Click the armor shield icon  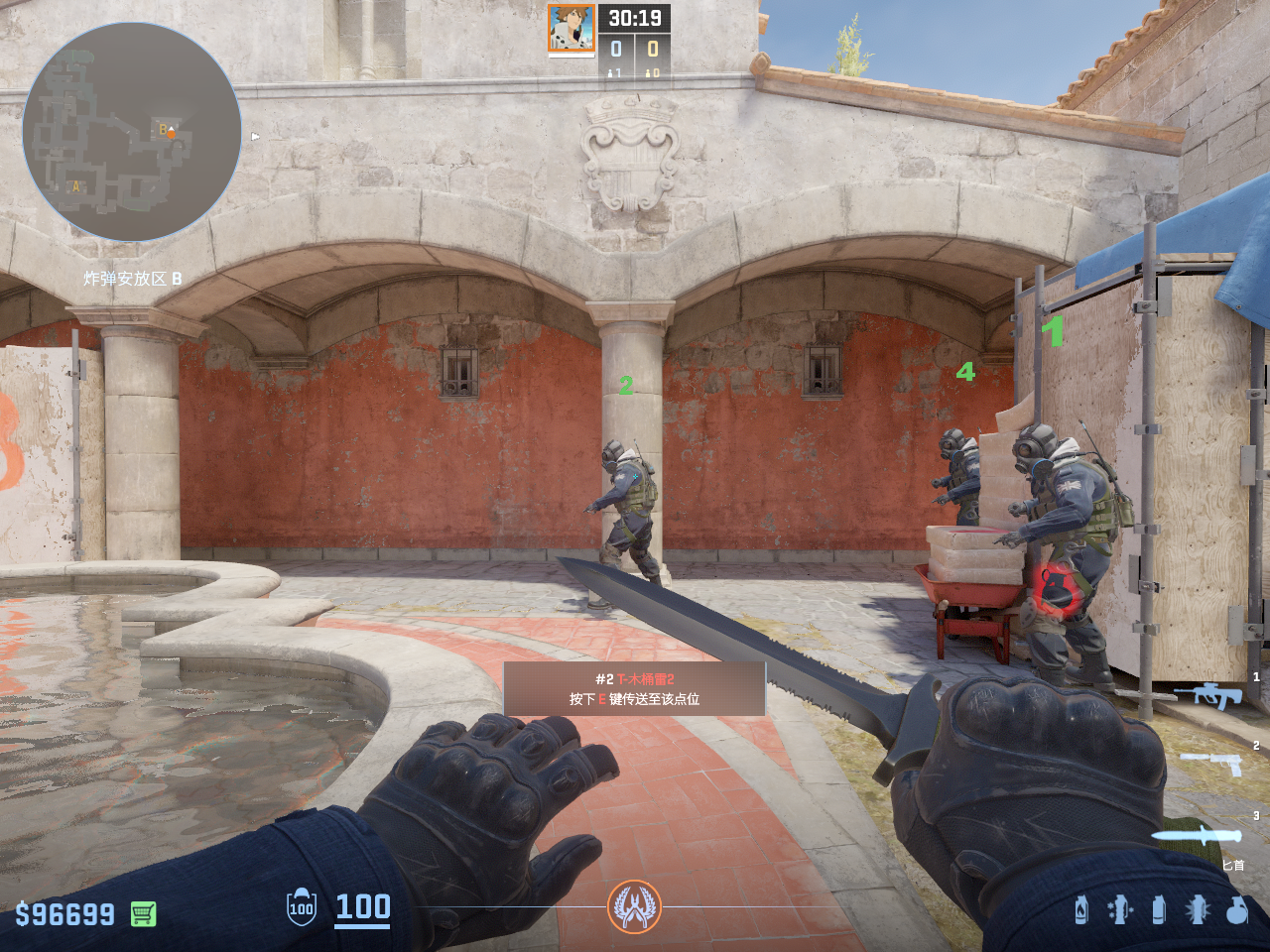coord(302,907)
